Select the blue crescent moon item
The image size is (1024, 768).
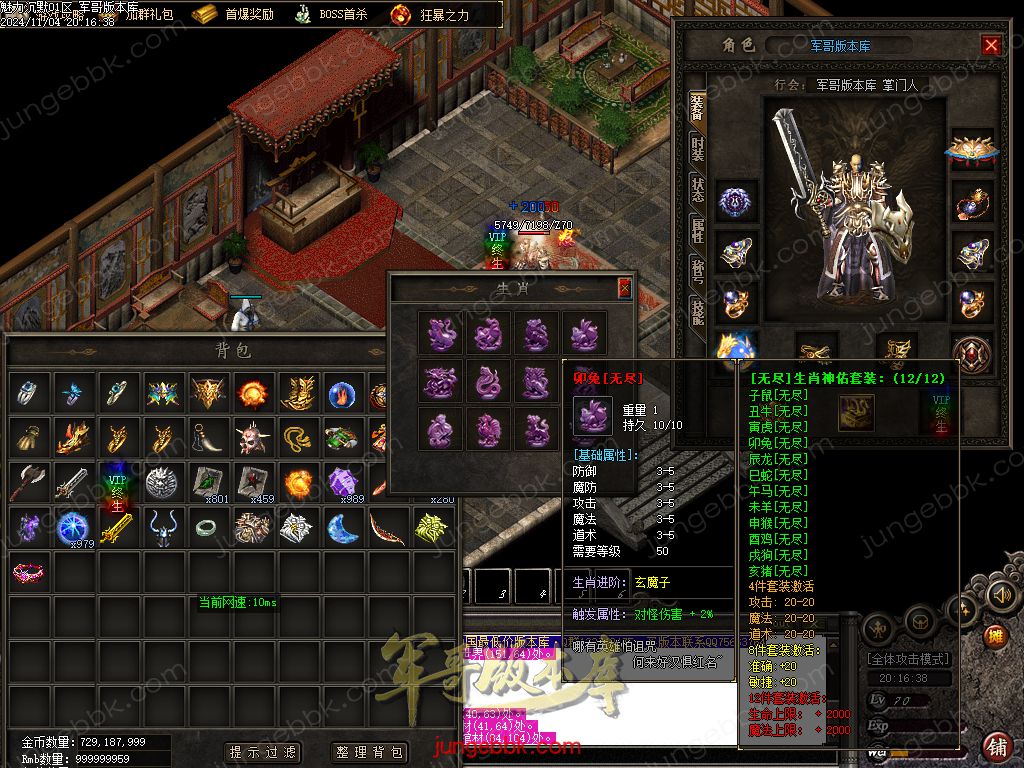[x=342, y=527]
